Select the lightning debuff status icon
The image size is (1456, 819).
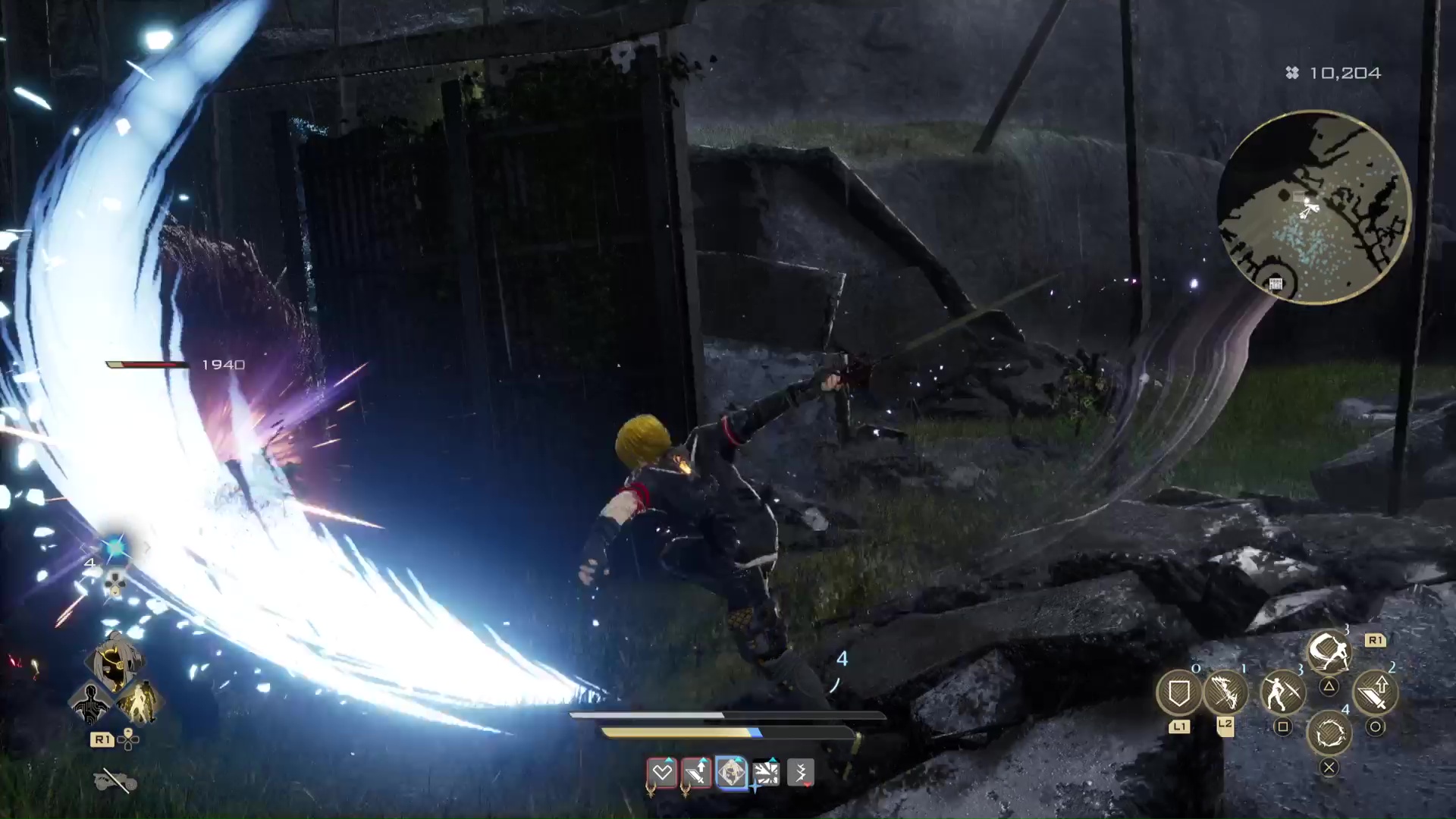801,773
